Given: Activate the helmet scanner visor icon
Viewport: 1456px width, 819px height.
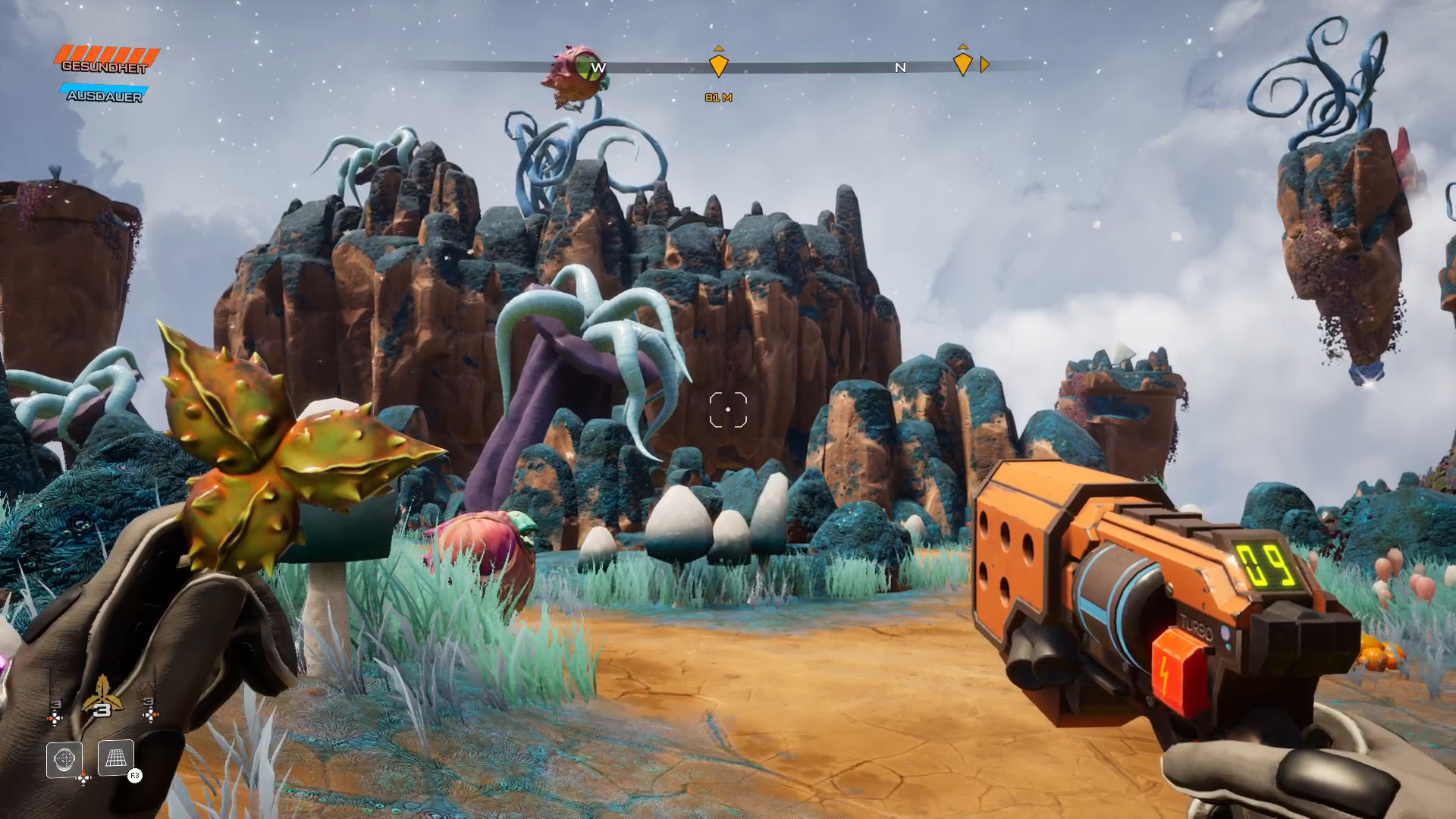Looking at the screenshot, I should coord(64,758).
